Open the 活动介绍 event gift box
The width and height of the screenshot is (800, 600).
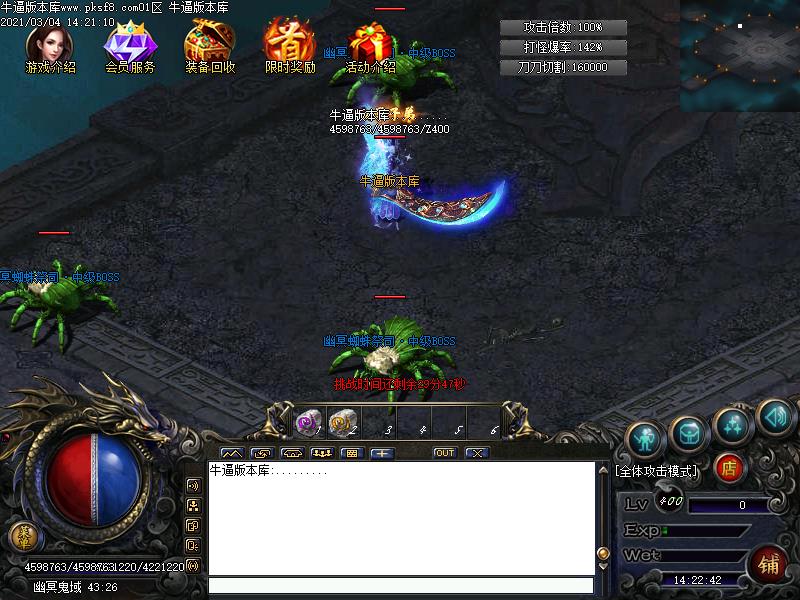coord(370,47)
